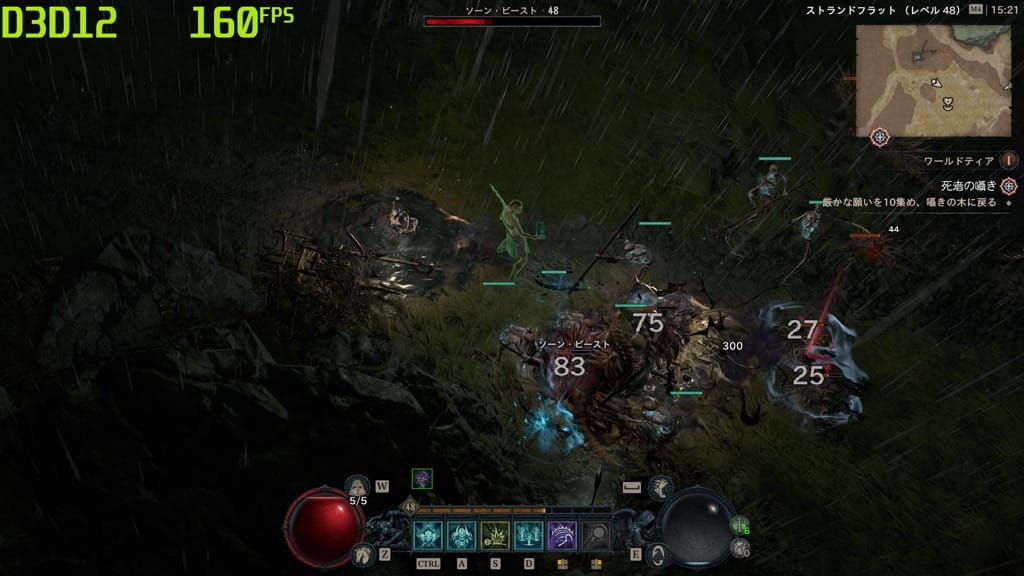The height and width of the screenshot is (576, 1024).
Task: Use the second teal skeletal skill
Action: pos(461,537)
